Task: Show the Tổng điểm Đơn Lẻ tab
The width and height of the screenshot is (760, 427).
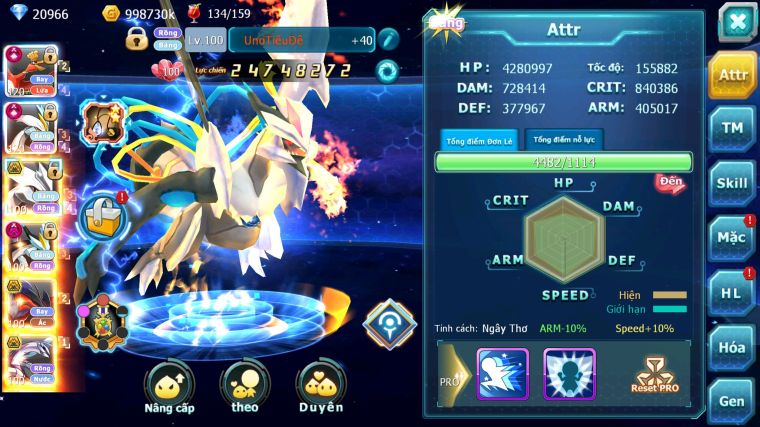Action: [x=479, y=140]
